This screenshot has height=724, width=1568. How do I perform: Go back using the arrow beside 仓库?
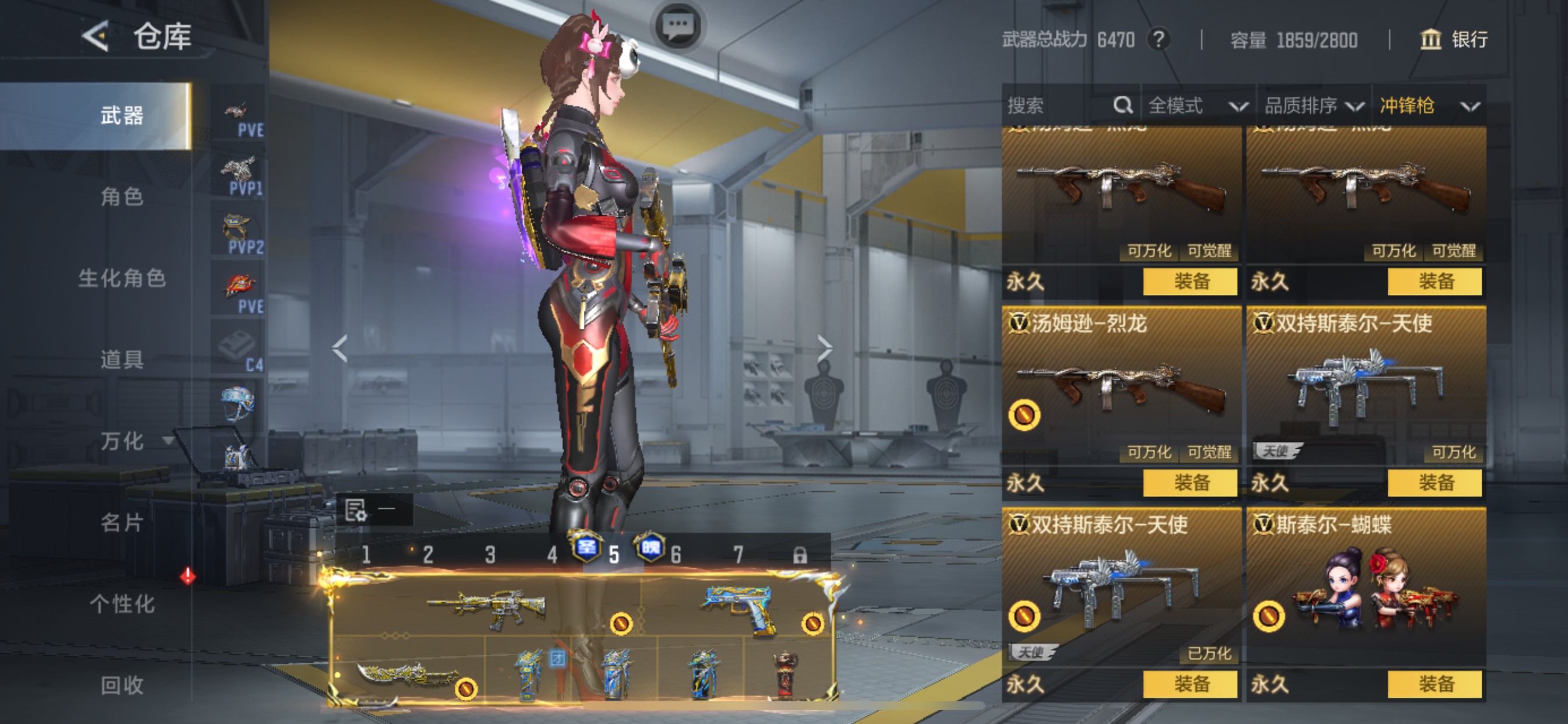[96, 36]
